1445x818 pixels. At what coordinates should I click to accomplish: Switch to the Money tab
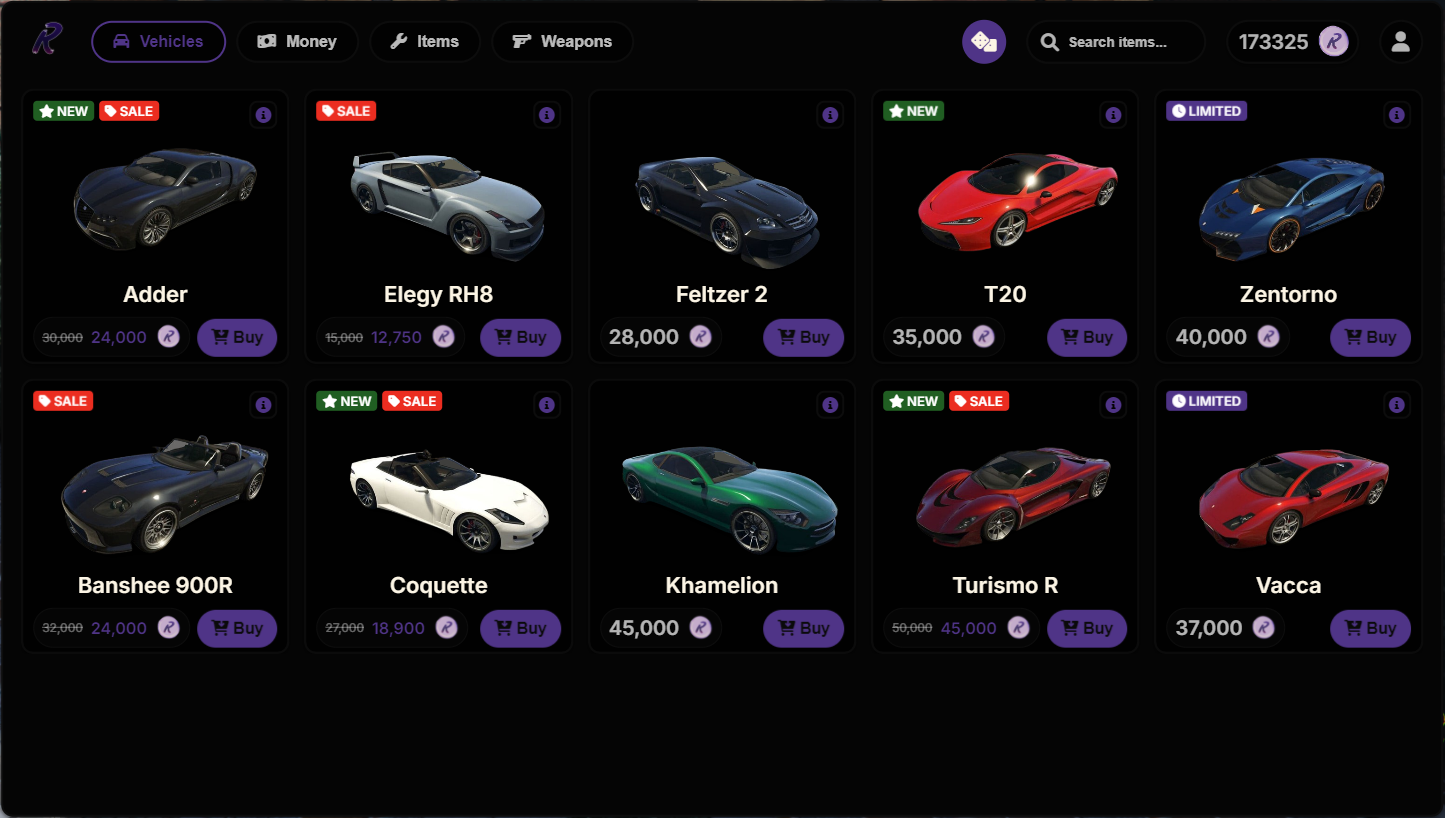297,42
